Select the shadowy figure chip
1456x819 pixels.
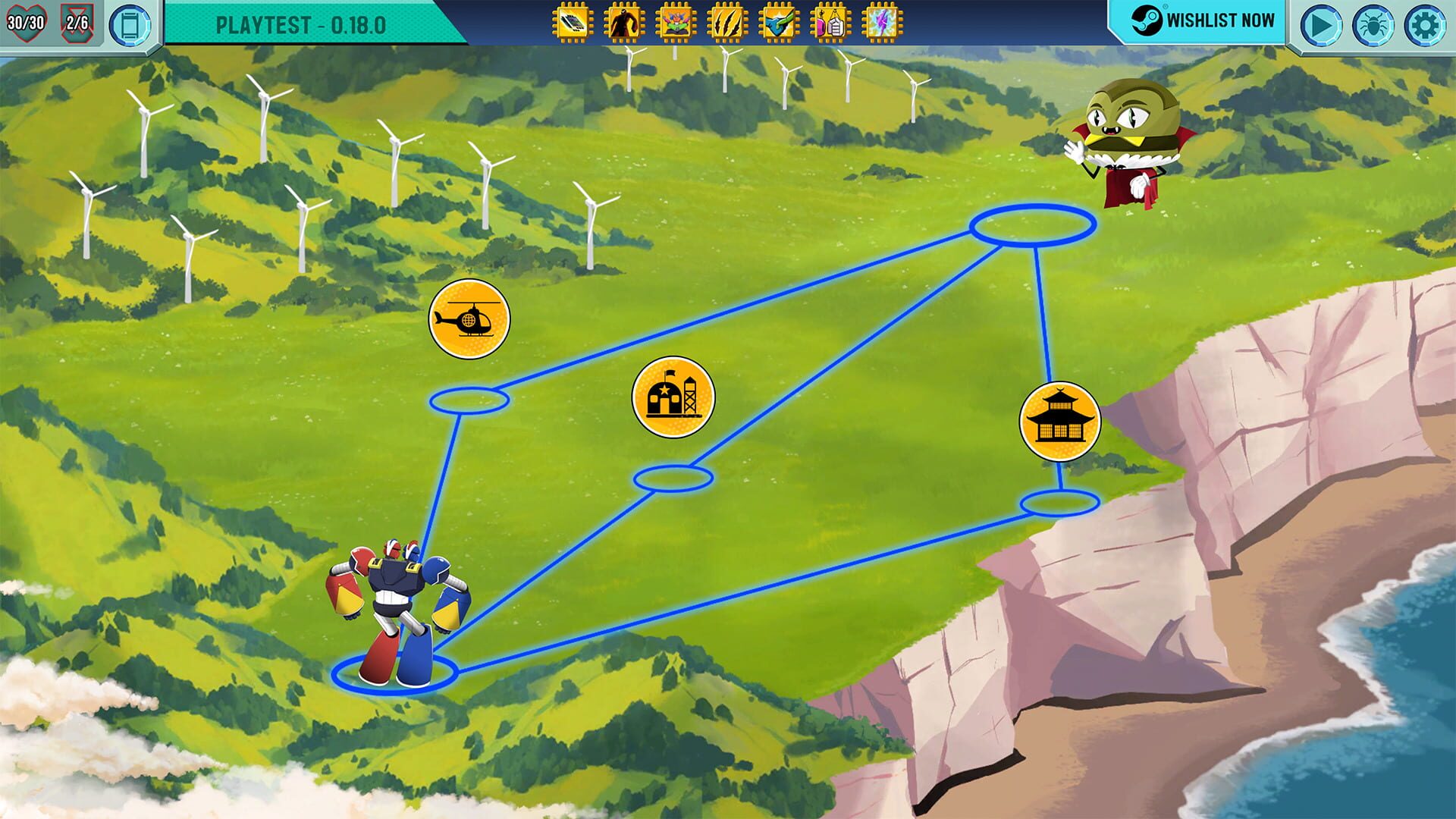pyautogui.click(x=623, y=21)
